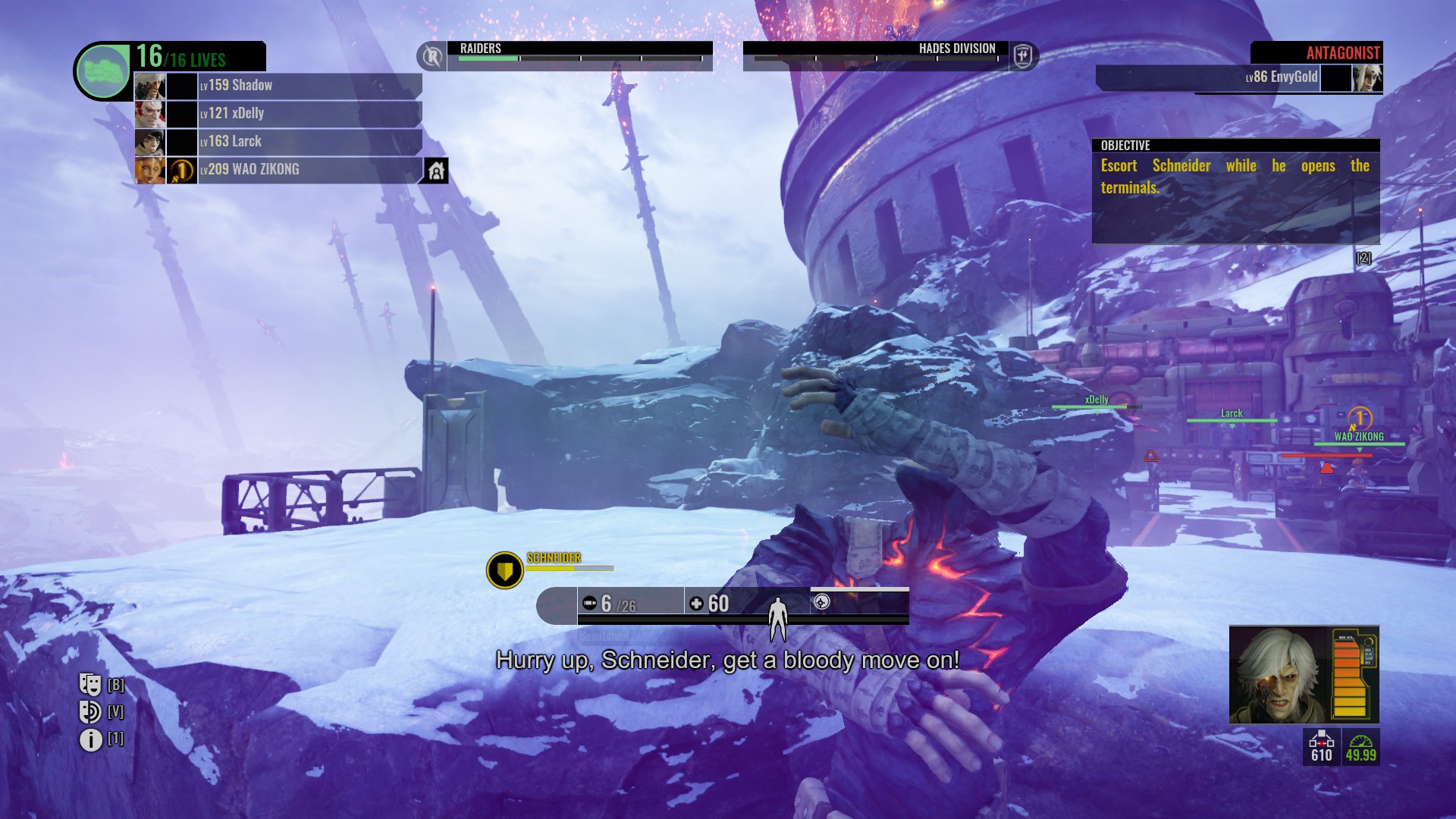
Task: Click the network ping indicator icon
Action: click(x=1321, y=739)
